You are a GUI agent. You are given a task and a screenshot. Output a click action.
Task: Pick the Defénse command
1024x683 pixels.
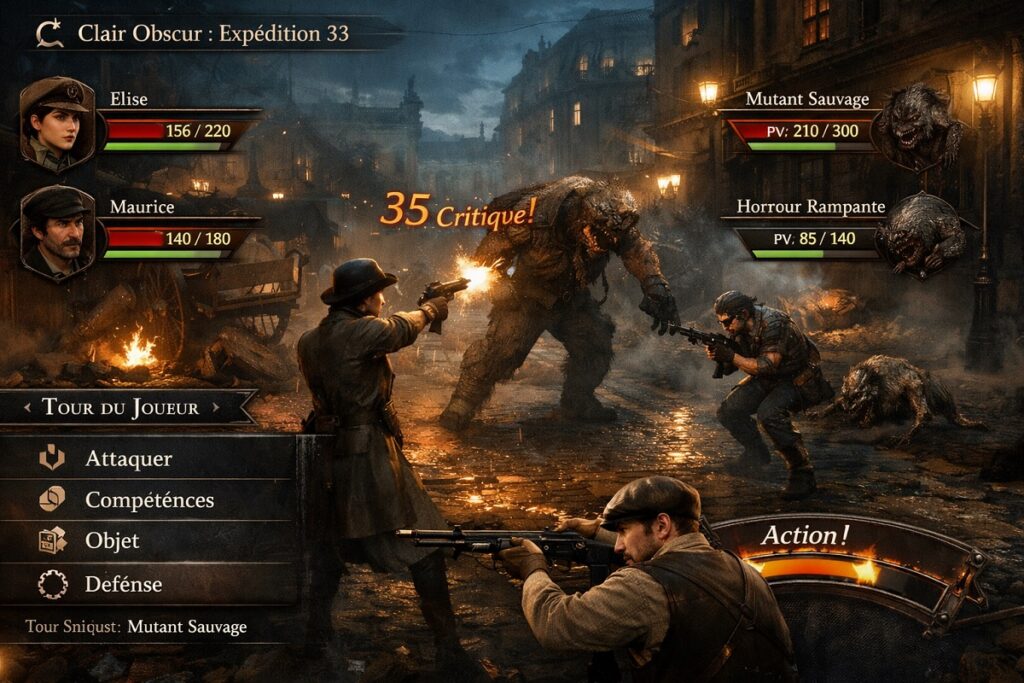point(123,583)
